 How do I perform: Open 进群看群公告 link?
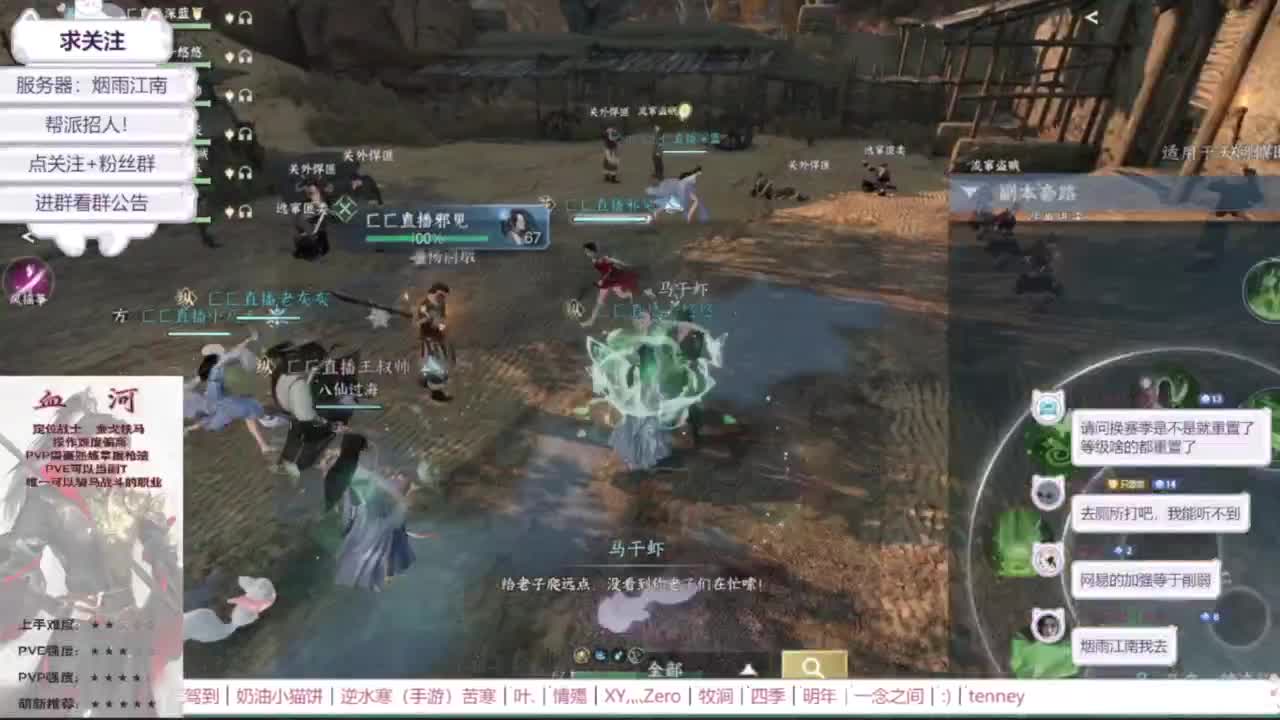tap(93, 202)
